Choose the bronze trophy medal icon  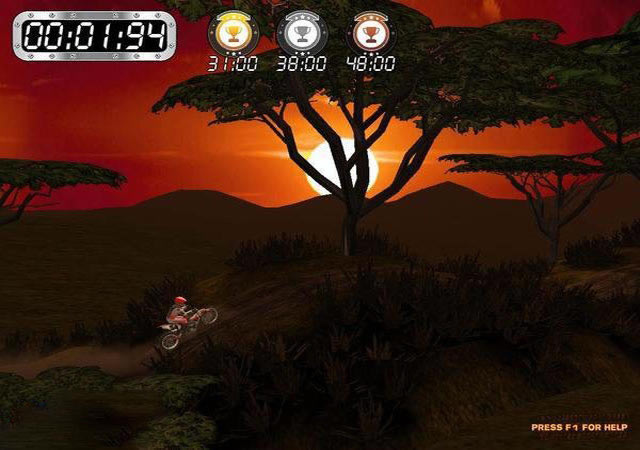[369, 34]
